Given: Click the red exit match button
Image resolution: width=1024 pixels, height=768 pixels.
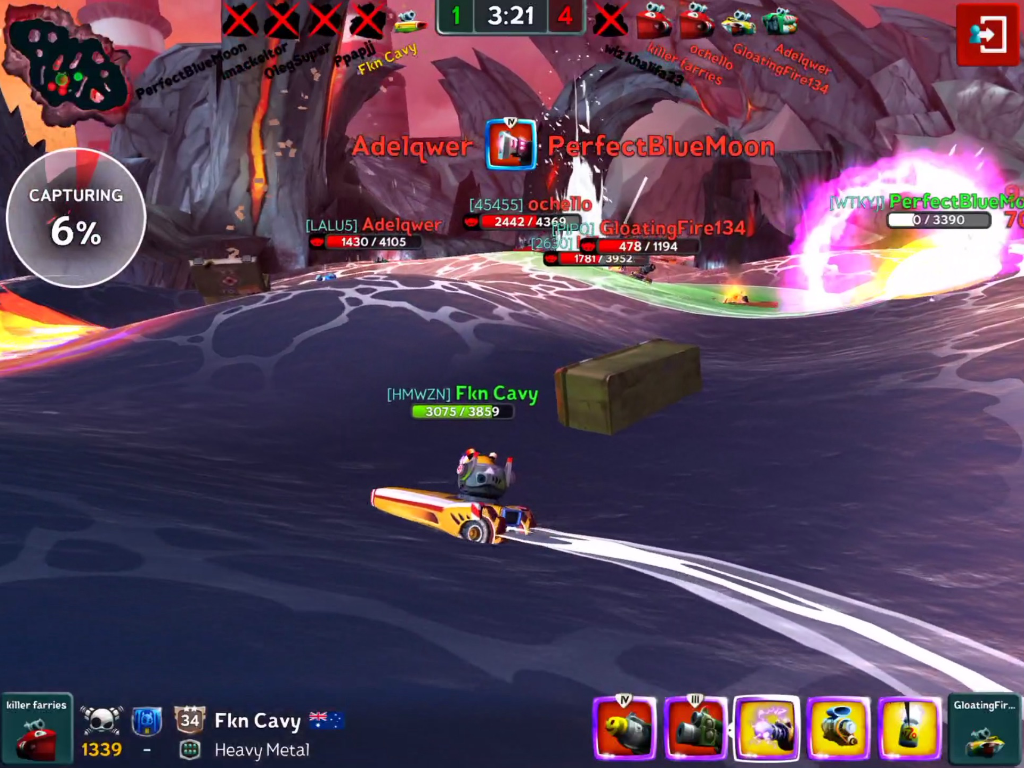Looking at the screenshot, I should click(987, 35).
